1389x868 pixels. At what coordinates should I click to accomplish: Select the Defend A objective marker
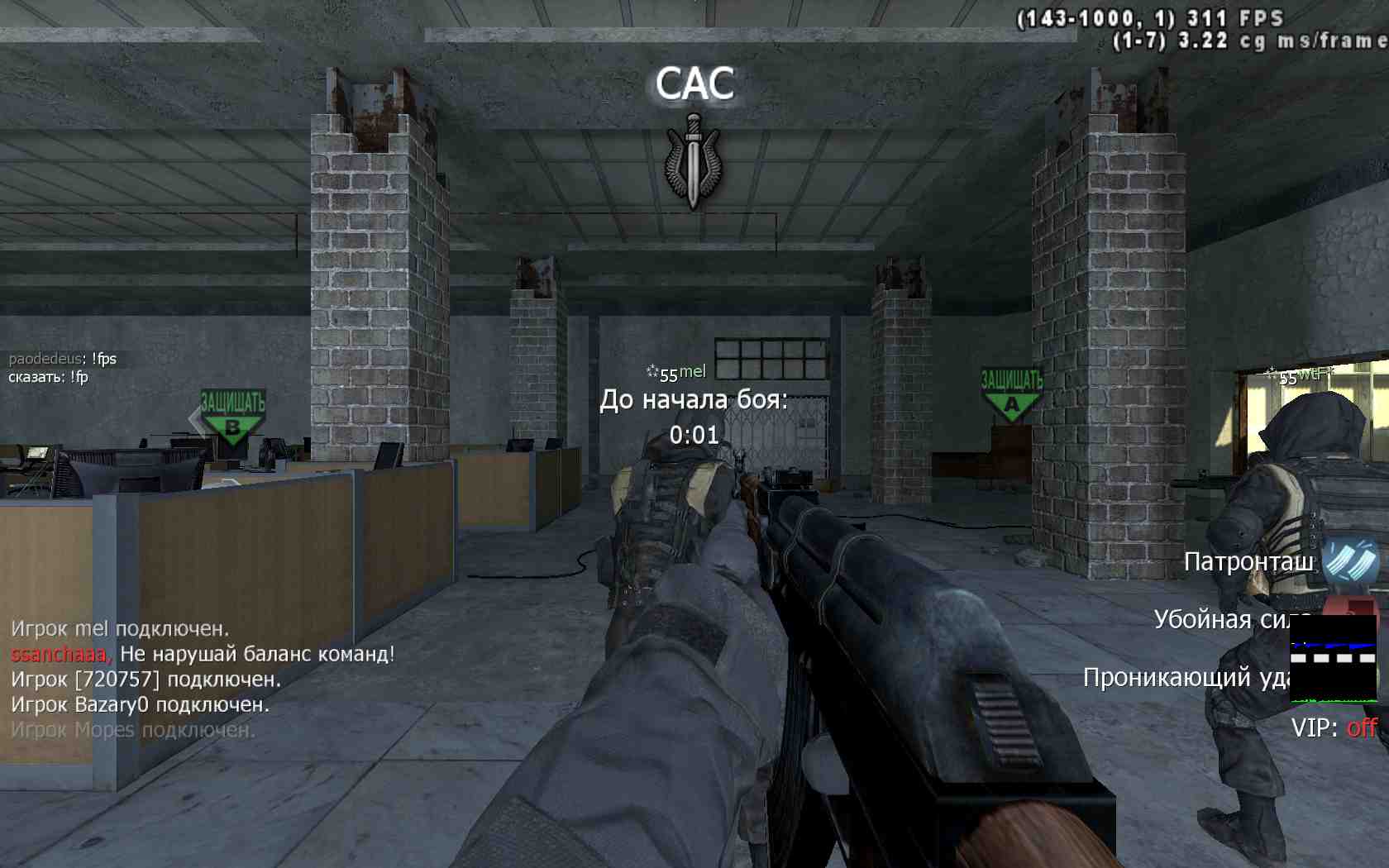pos(1012,395)
